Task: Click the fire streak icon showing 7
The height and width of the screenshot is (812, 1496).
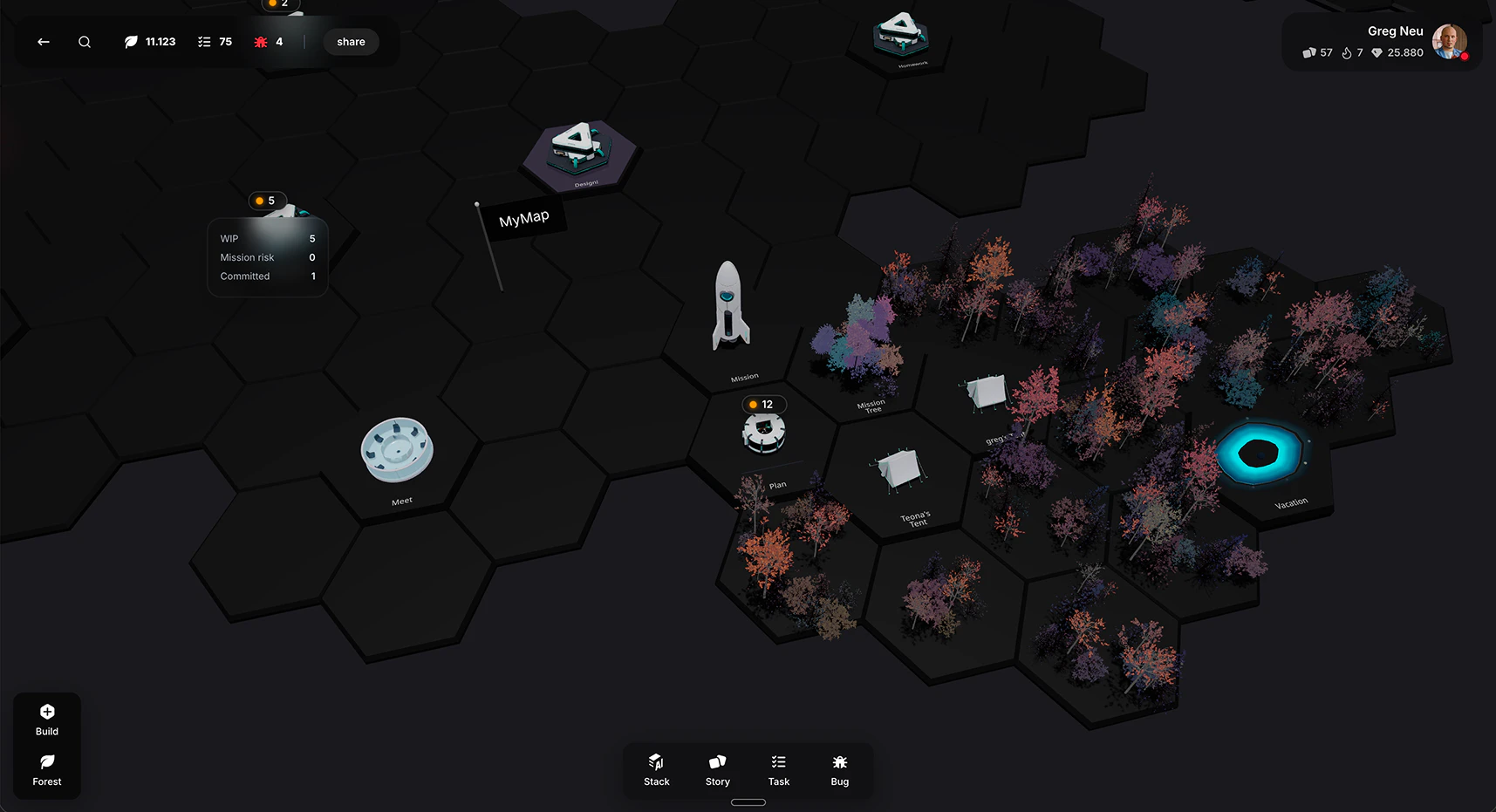Action: 1349,52
